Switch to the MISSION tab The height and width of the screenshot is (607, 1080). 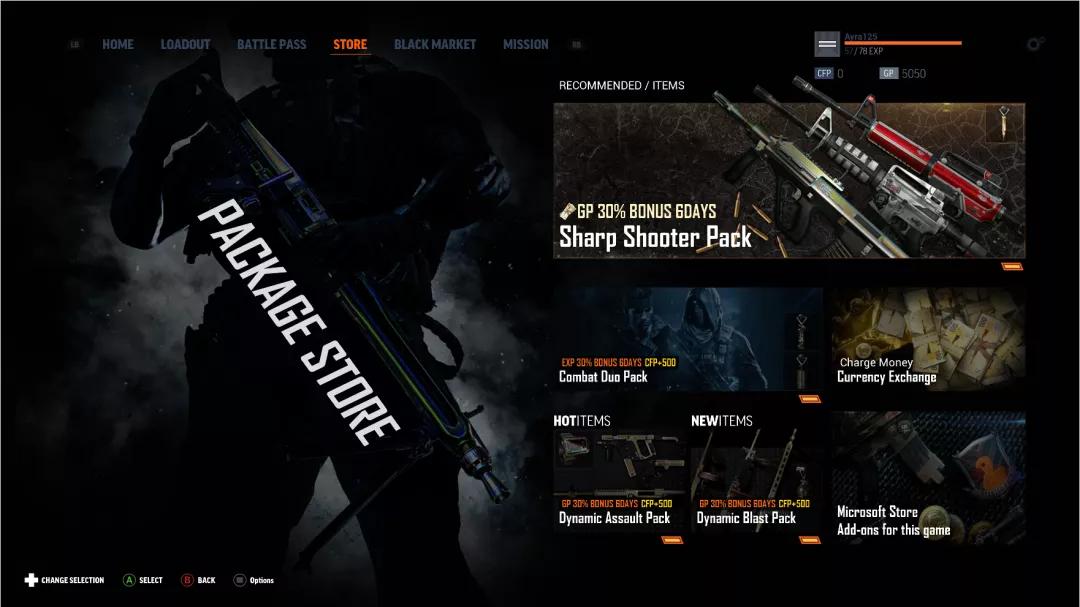(x=525, y=44)
